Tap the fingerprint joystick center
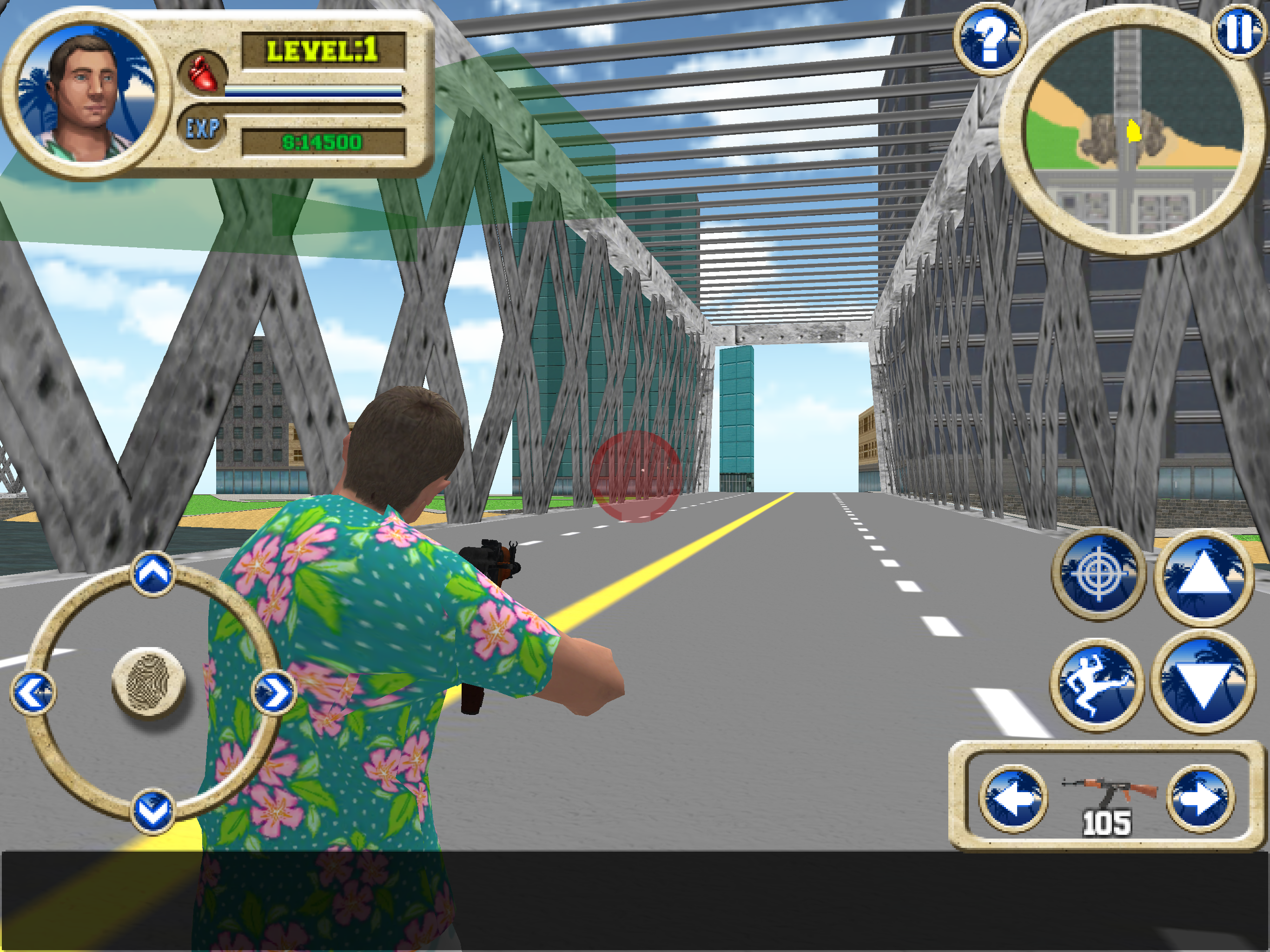Image resolution: width=1270 pixels, height=952 pixels. pyautogui.click(x=148, y=681)
